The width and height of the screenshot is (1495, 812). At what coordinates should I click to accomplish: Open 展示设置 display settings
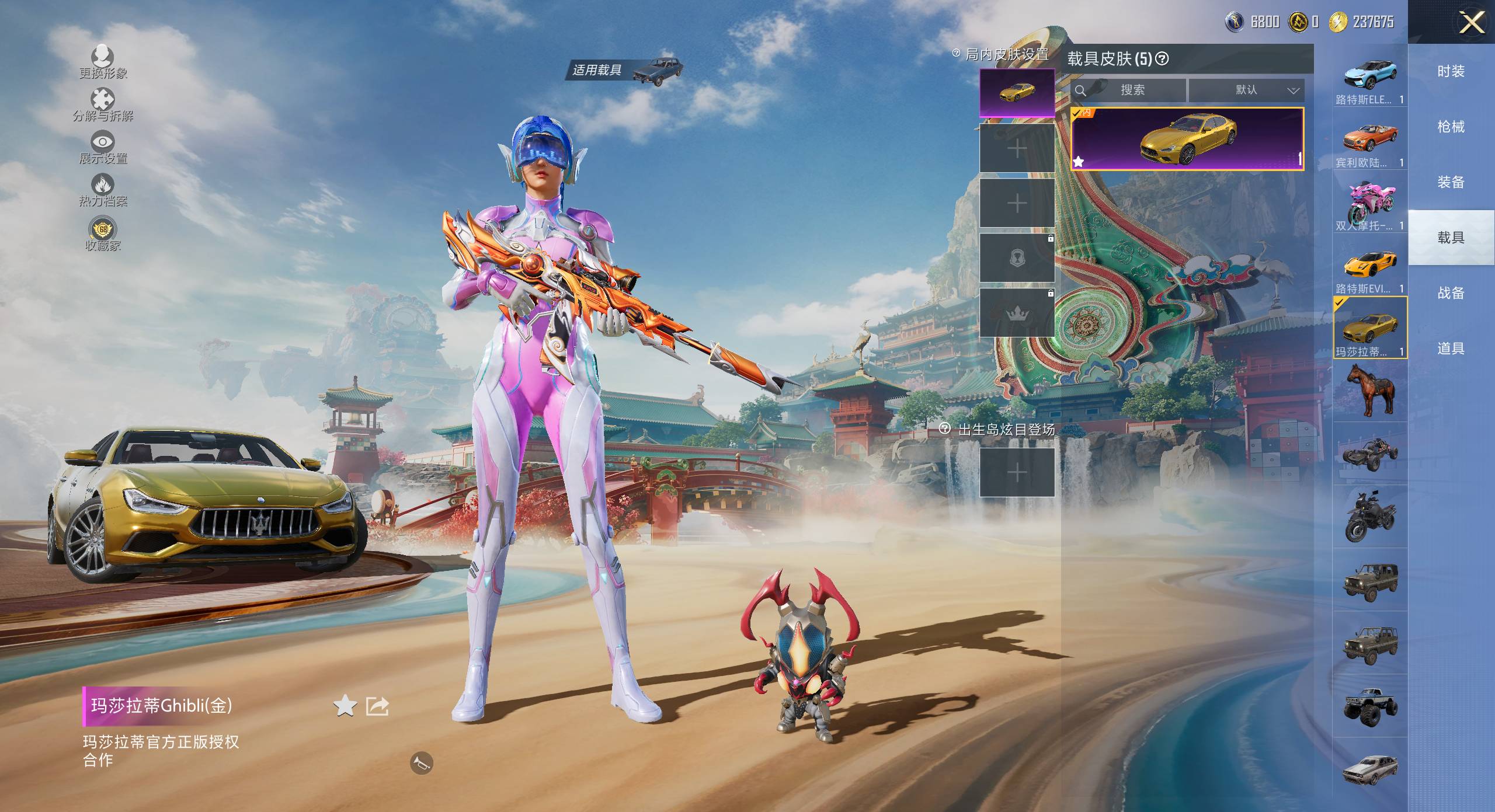pos(103,142)
